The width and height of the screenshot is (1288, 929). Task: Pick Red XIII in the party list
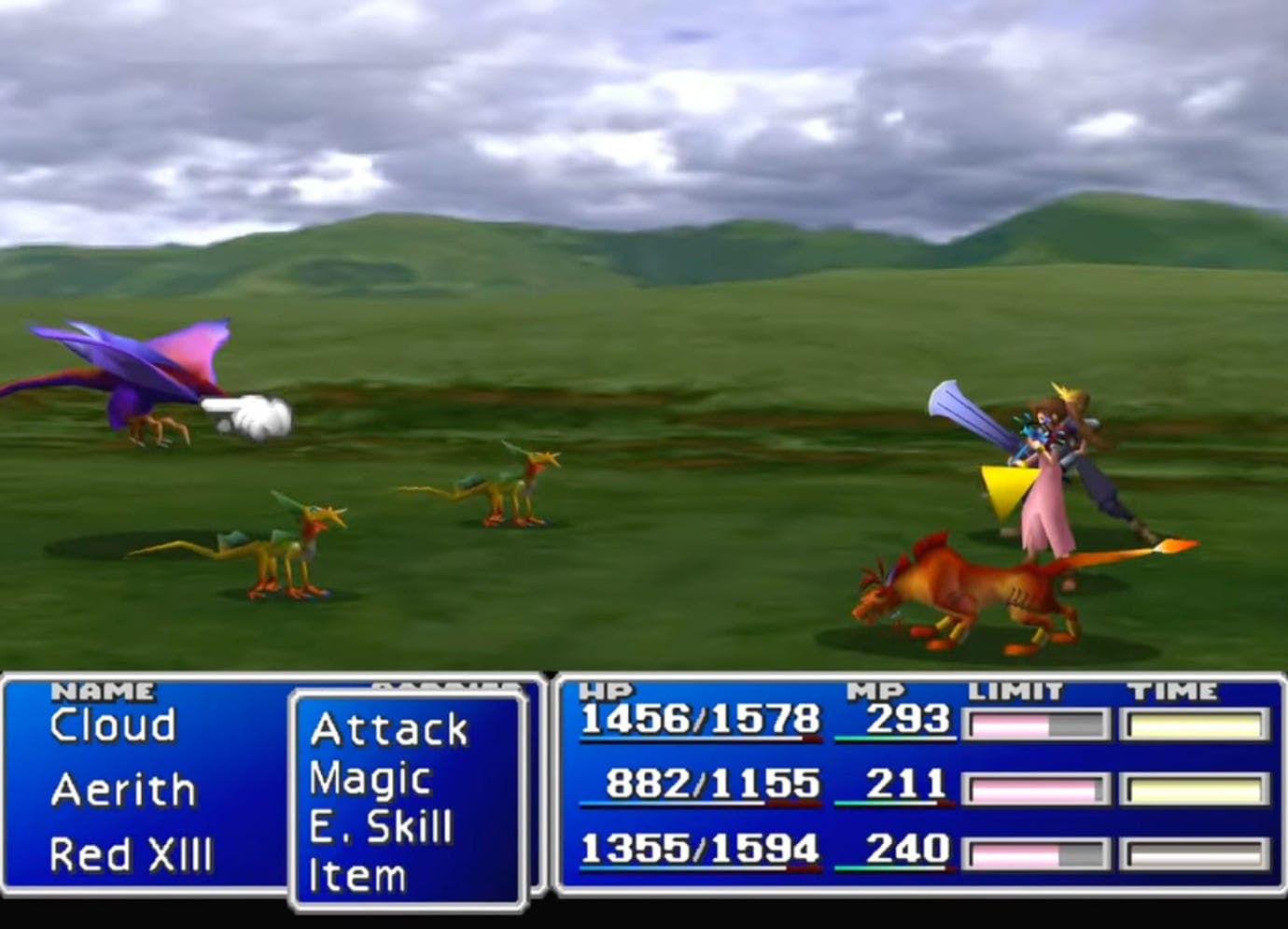point(131,854)
